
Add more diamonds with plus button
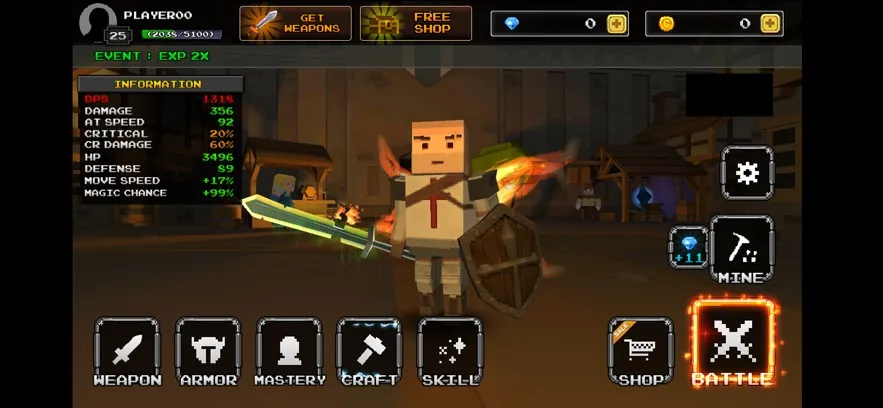click(x=617, y=23)
